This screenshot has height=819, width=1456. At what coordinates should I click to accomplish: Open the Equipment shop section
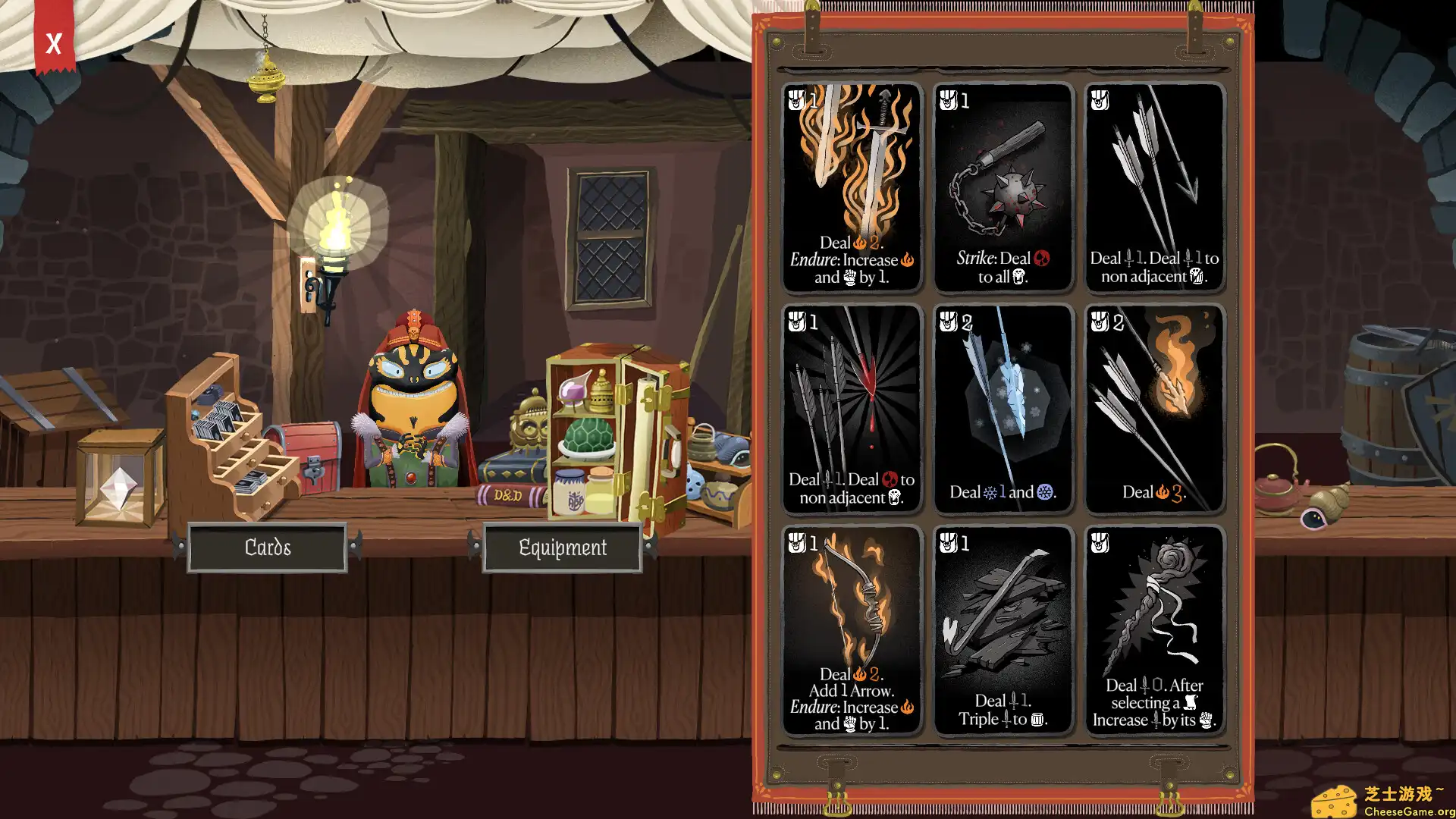pyautogui.click(x=562, y=547)
